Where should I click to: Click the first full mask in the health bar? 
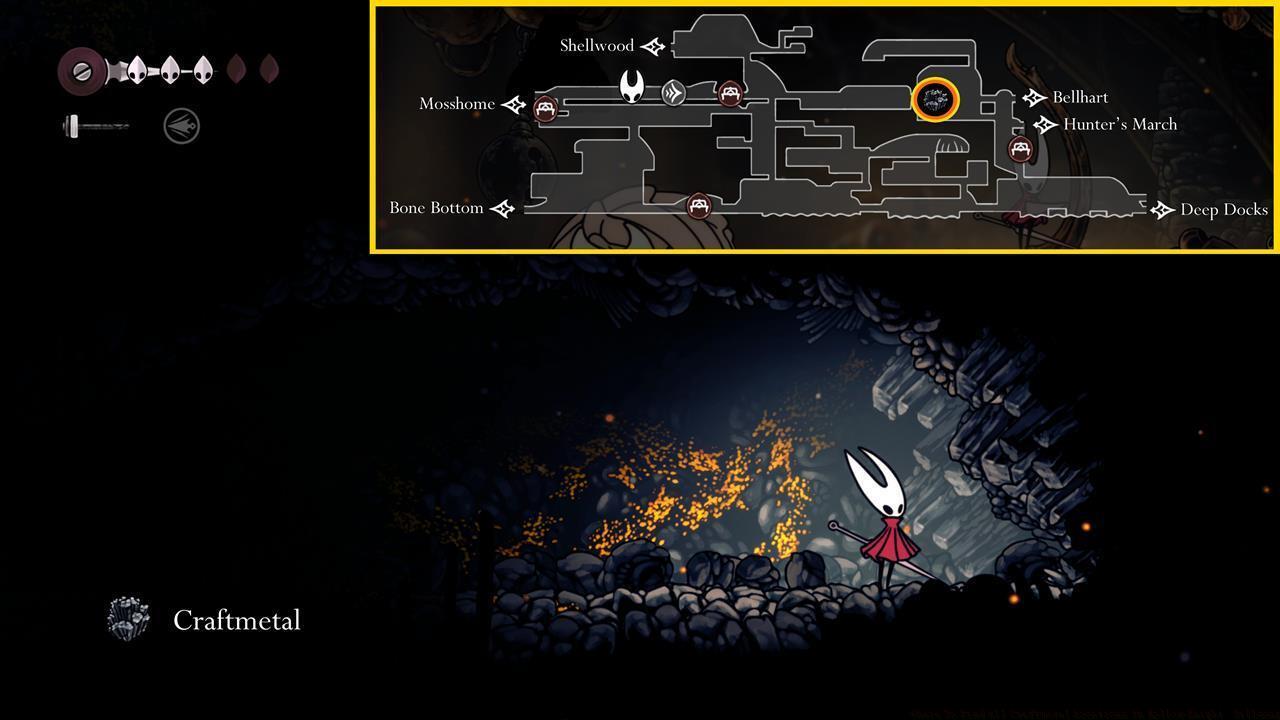138,68
